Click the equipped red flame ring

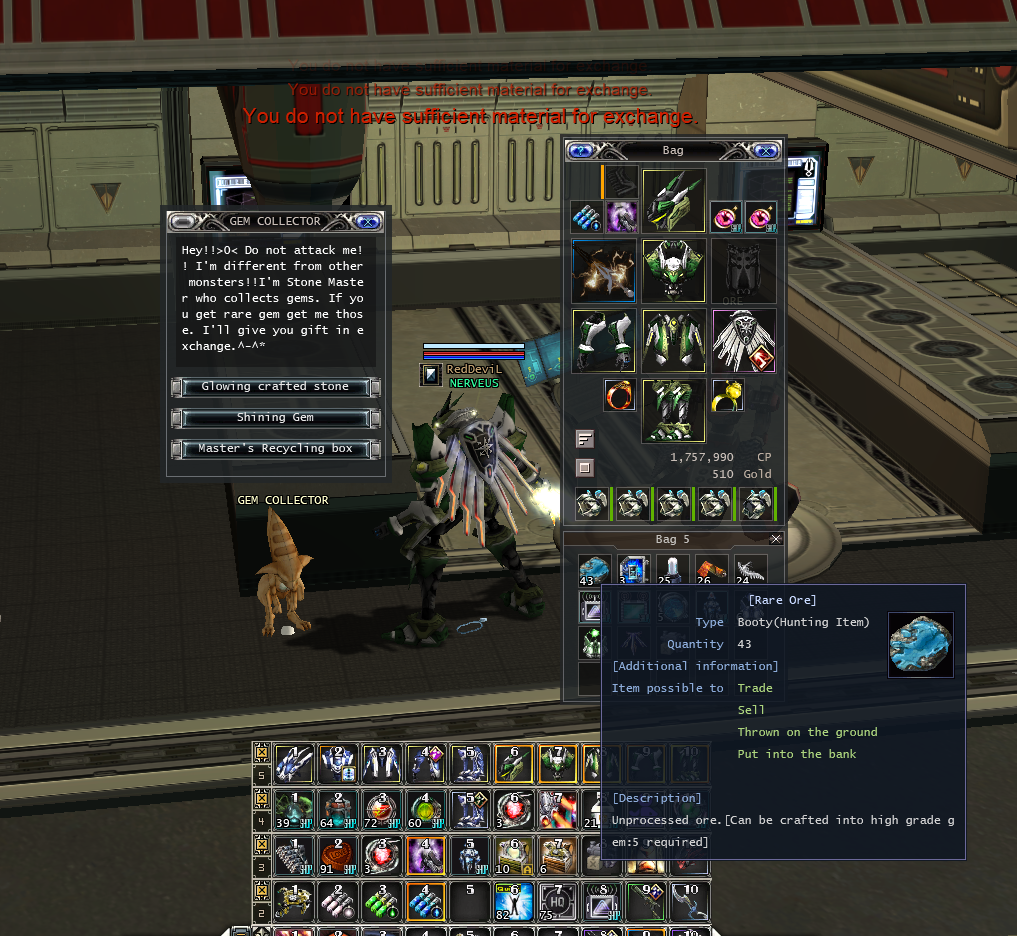click(619, 395)
